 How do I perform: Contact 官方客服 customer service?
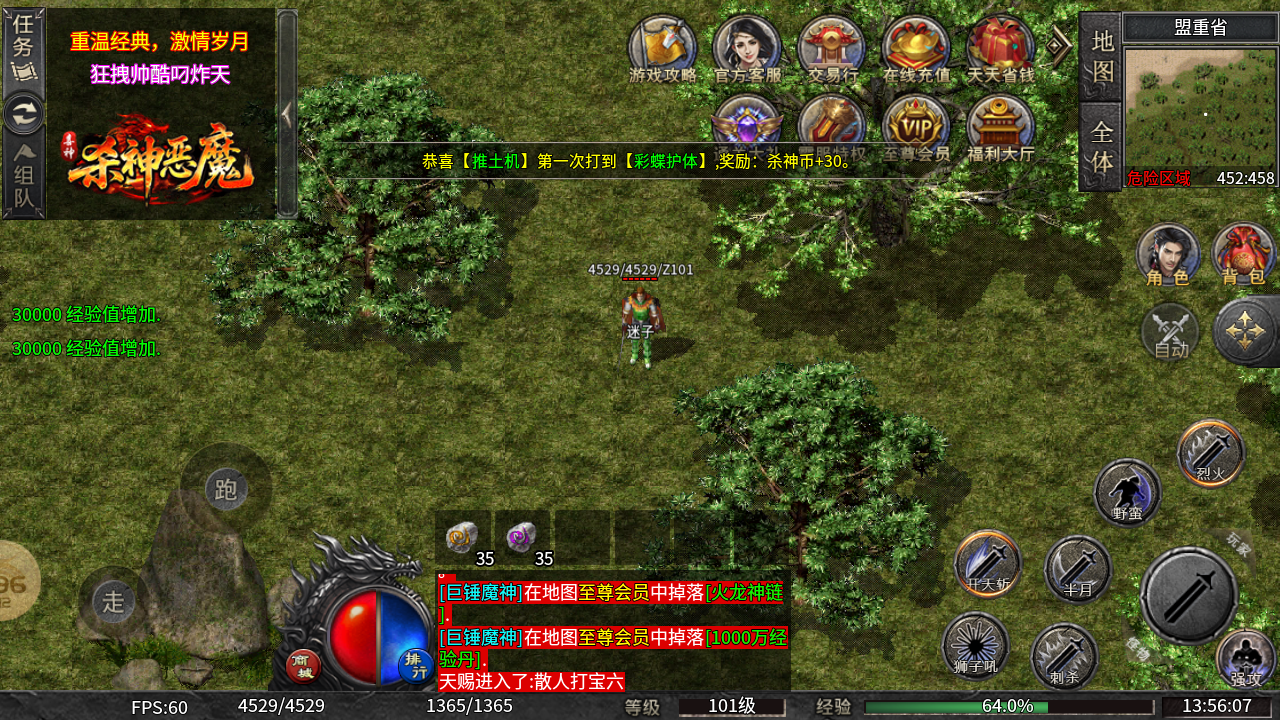coord(747,48)
